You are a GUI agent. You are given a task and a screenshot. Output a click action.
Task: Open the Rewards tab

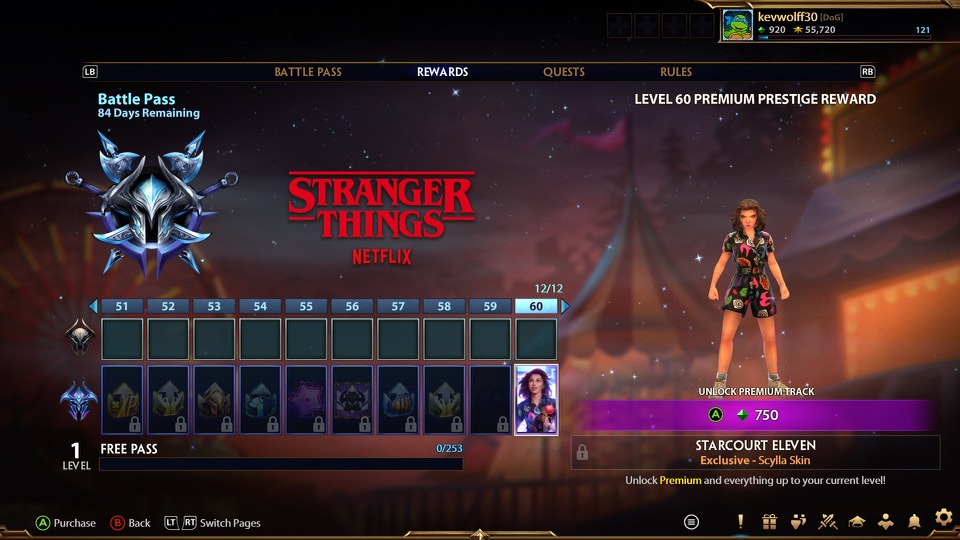click(x=442, y=72)
